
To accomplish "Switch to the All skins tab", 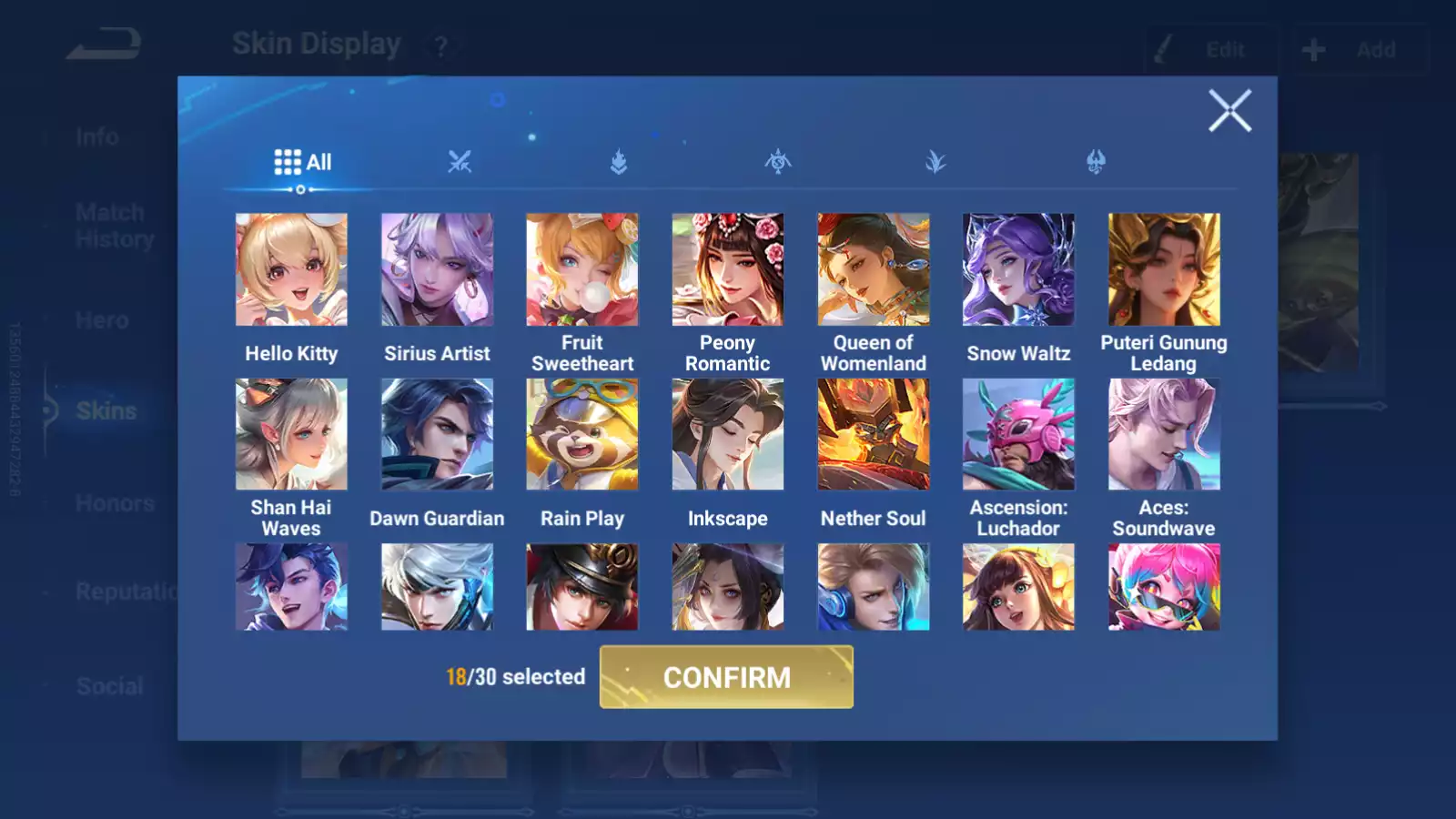I will point(303,162).
